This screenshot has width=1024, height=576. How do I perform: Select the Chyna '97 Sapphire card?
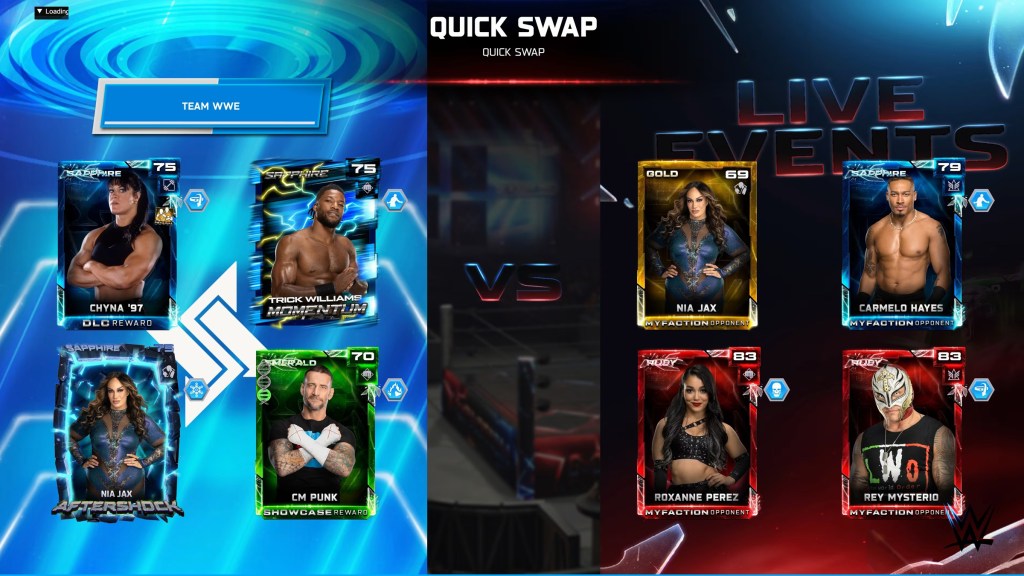point(118,245)
